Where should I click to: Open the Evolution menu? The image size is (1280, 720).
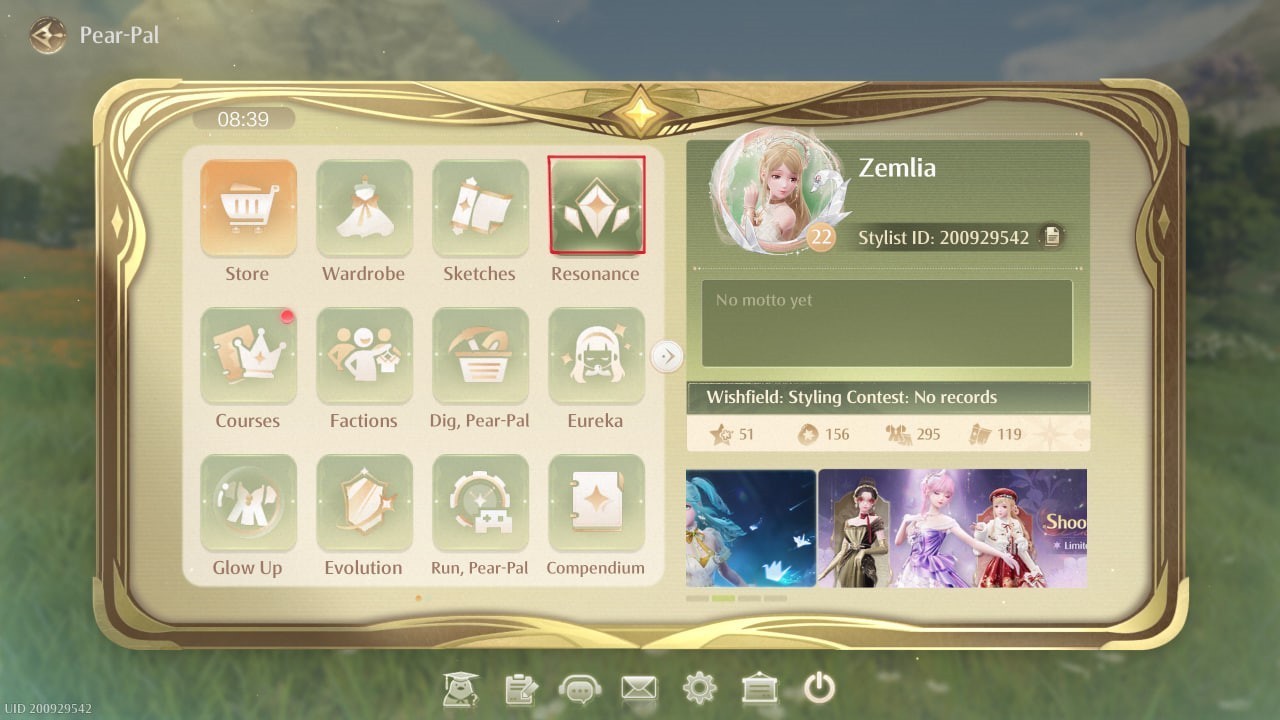[x=364, y=503]
